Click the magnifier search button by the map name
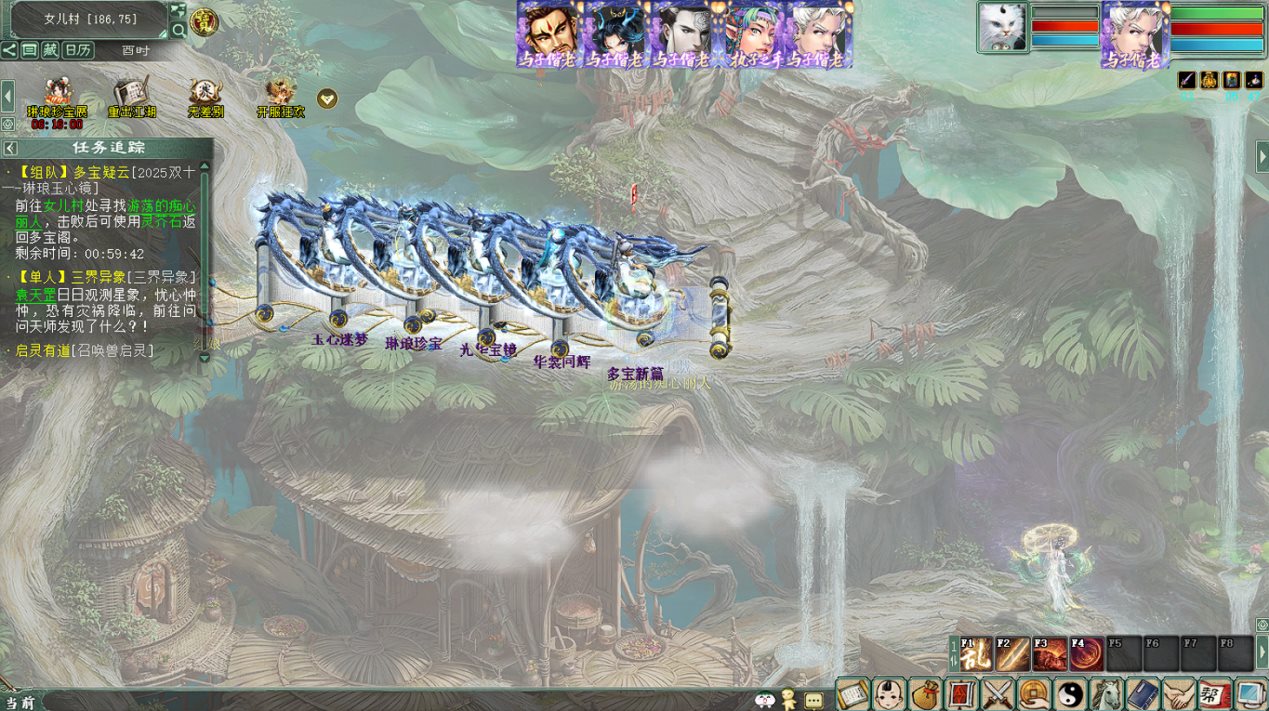The width and height of the screenshot is (1269, 711). click(178, 30)
